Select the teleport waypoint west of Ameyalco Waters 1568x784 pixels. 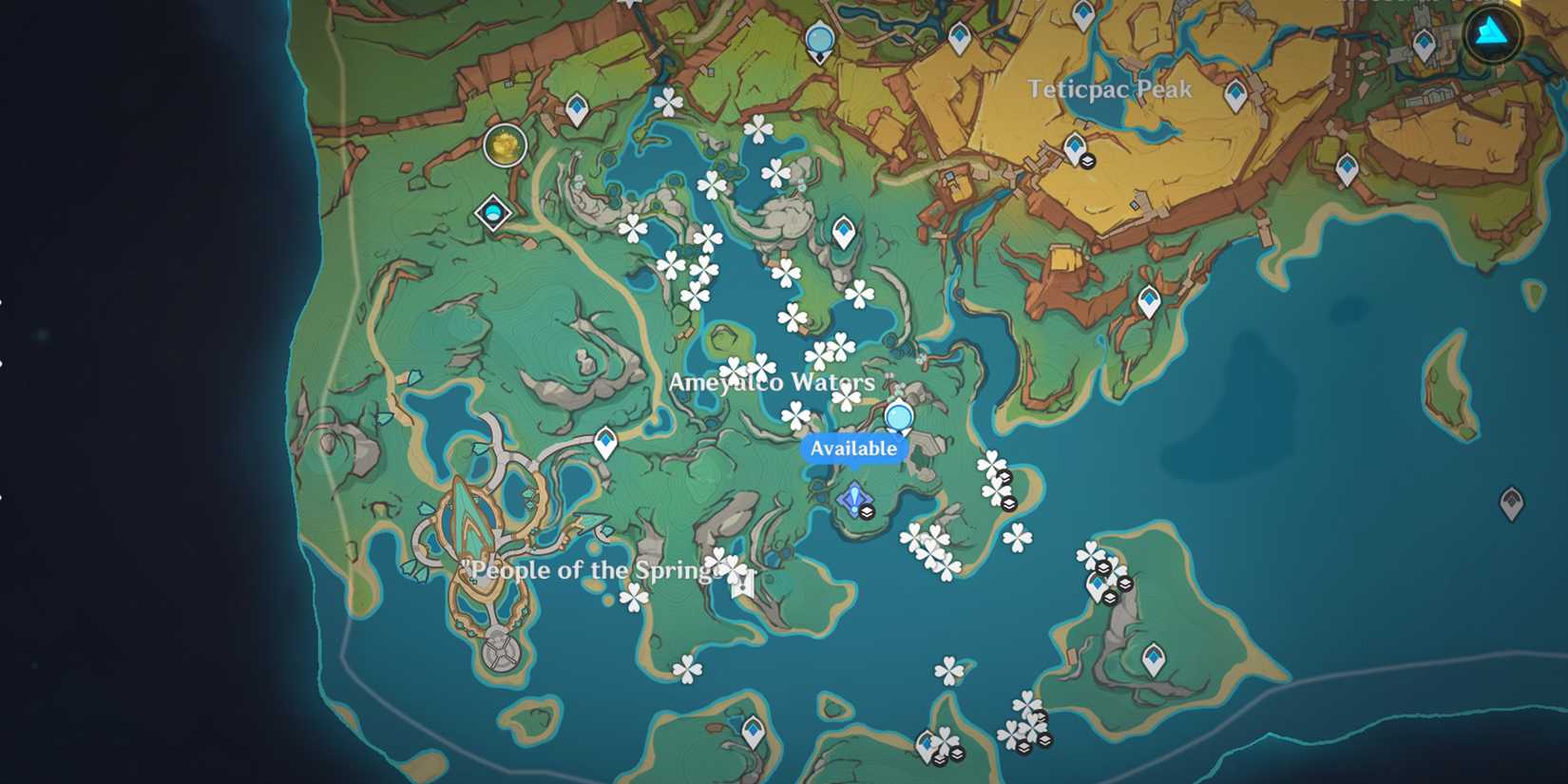coord(606,441)
